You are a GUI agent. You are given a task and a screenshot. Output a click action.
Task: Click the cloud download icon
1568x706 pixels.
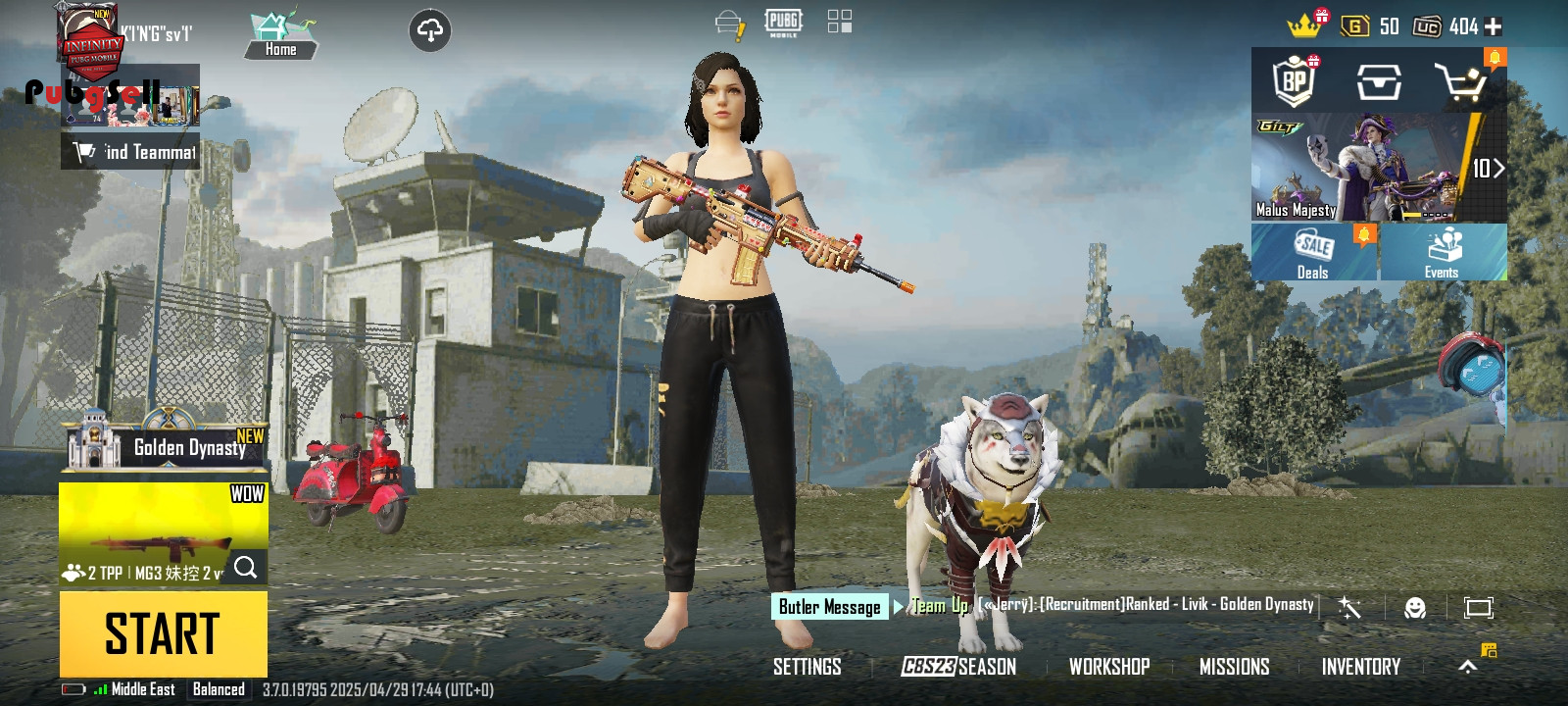point(429,30)
